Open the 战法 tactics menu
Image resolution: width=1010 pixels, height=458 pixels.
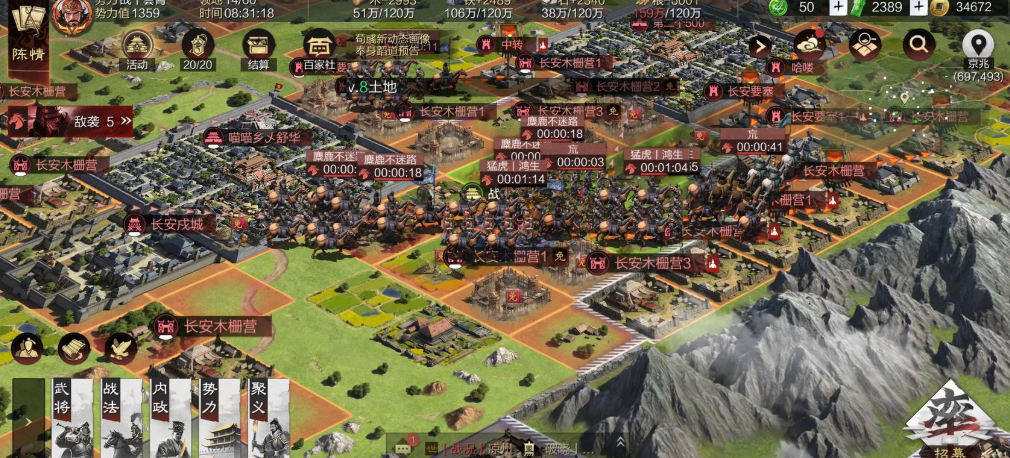point(117,418)
